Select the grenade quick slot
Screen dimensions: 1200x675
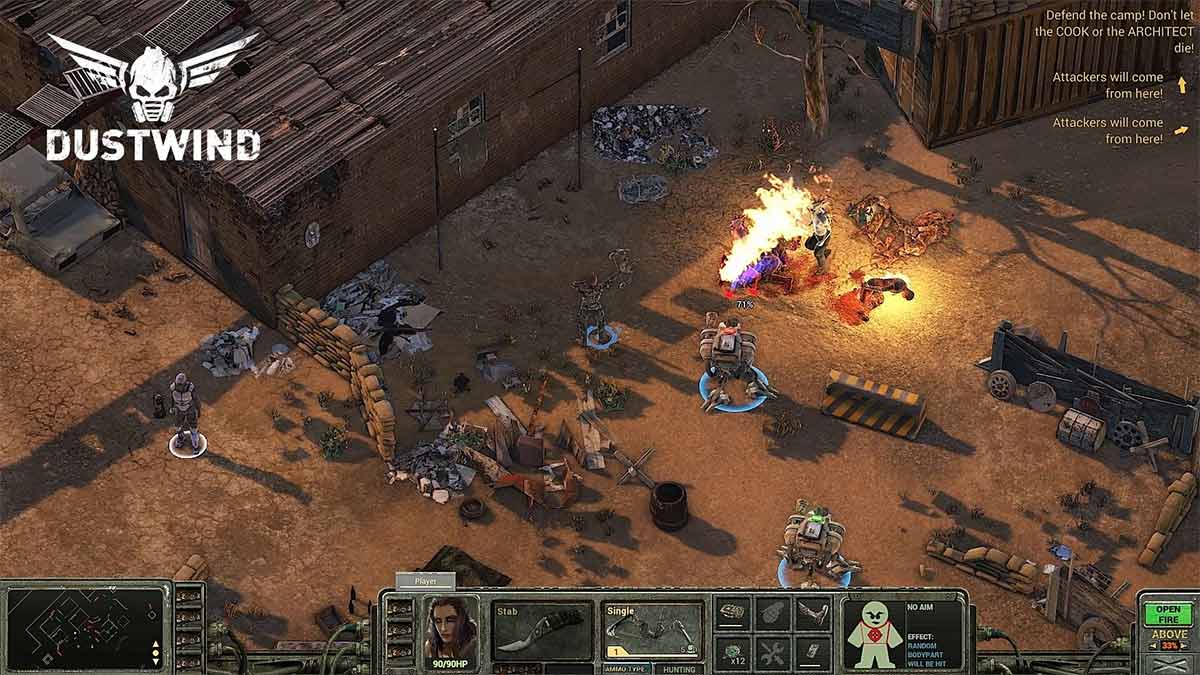(x=773, y=612)
